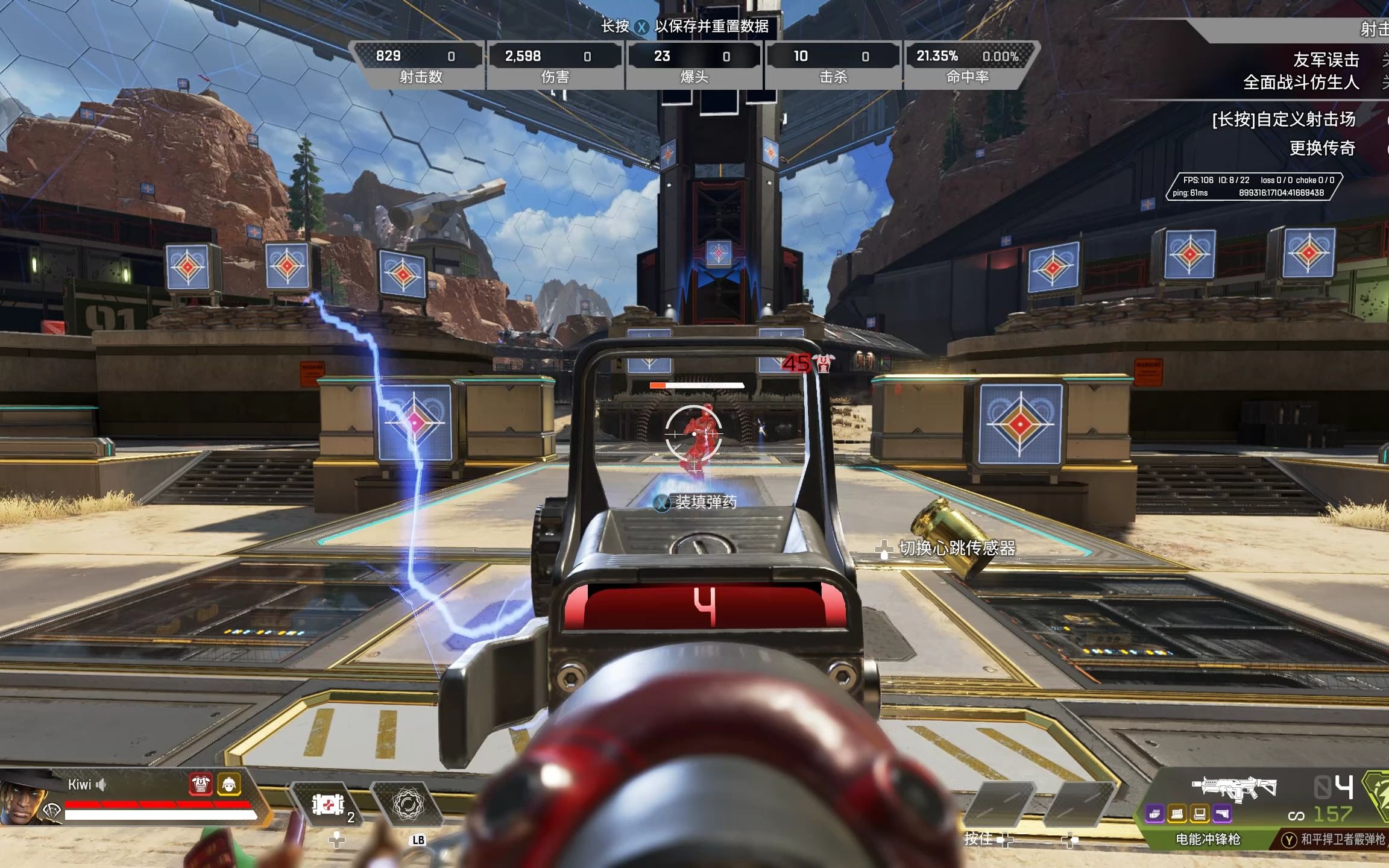The image size is (1389, 868).
Task: Select the red body armor icon
Action: tap(201, 784)
